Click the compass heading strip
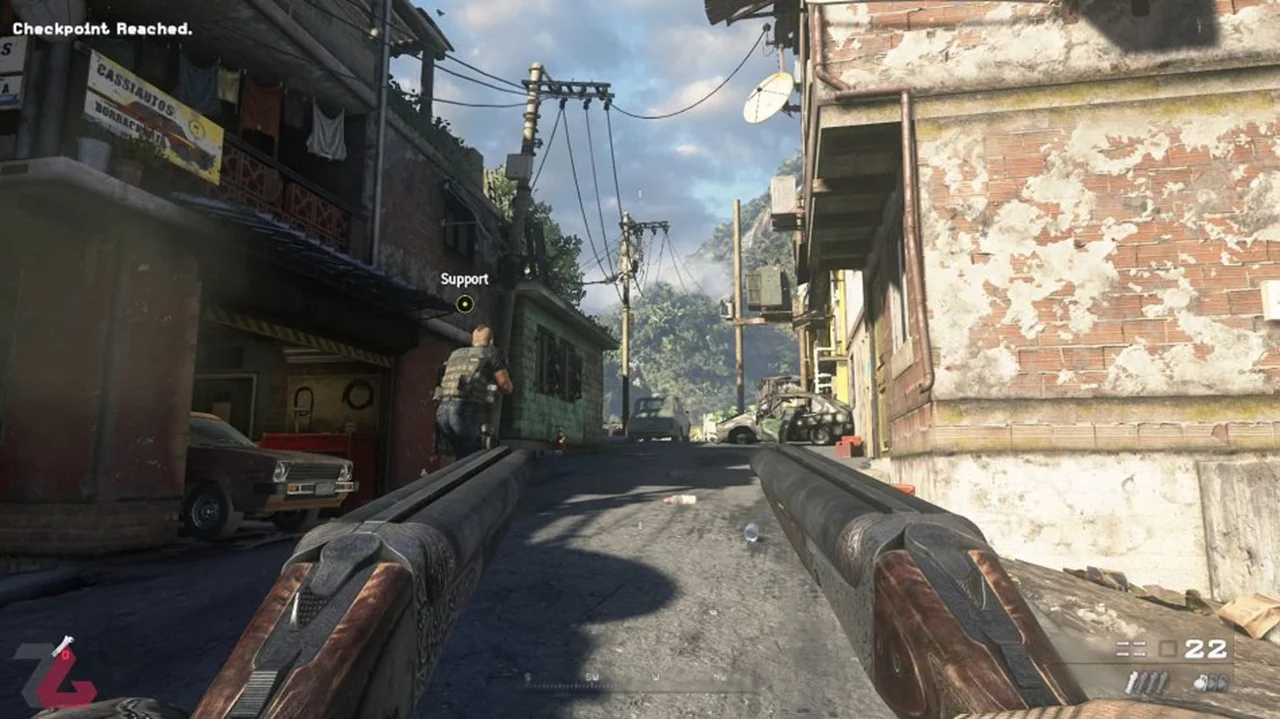Image resolution: width=1280 pixels, height=719 pixels. click(x=640, y=682)
